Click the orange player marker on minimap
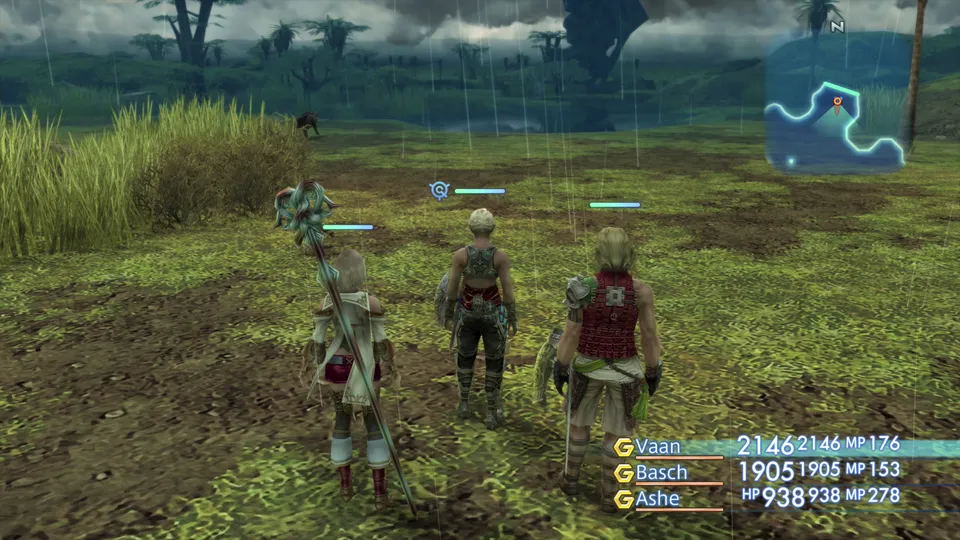 pos(837,102)
